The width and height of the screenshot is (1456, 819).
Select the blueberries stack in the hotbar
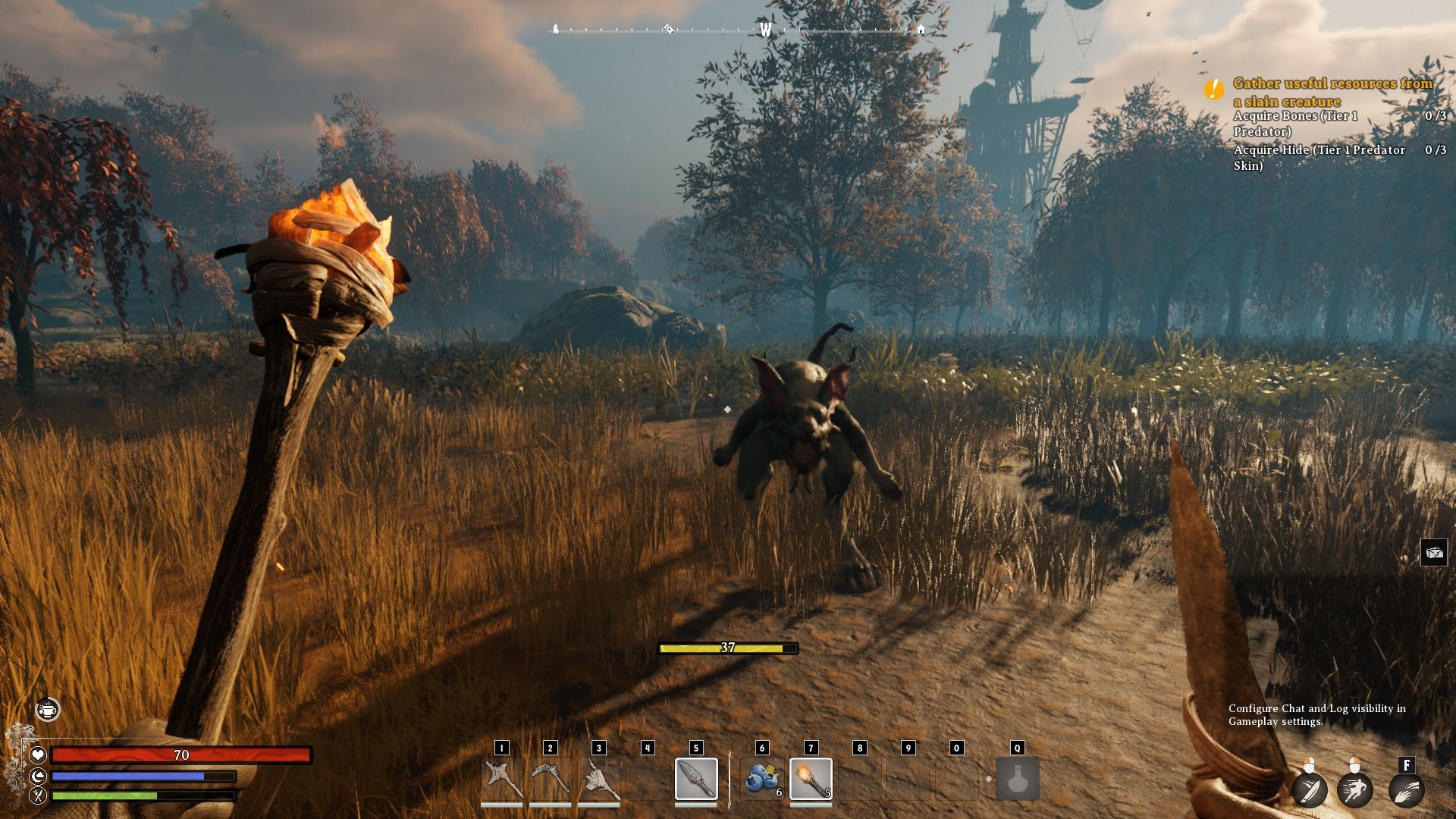(762, 779)
